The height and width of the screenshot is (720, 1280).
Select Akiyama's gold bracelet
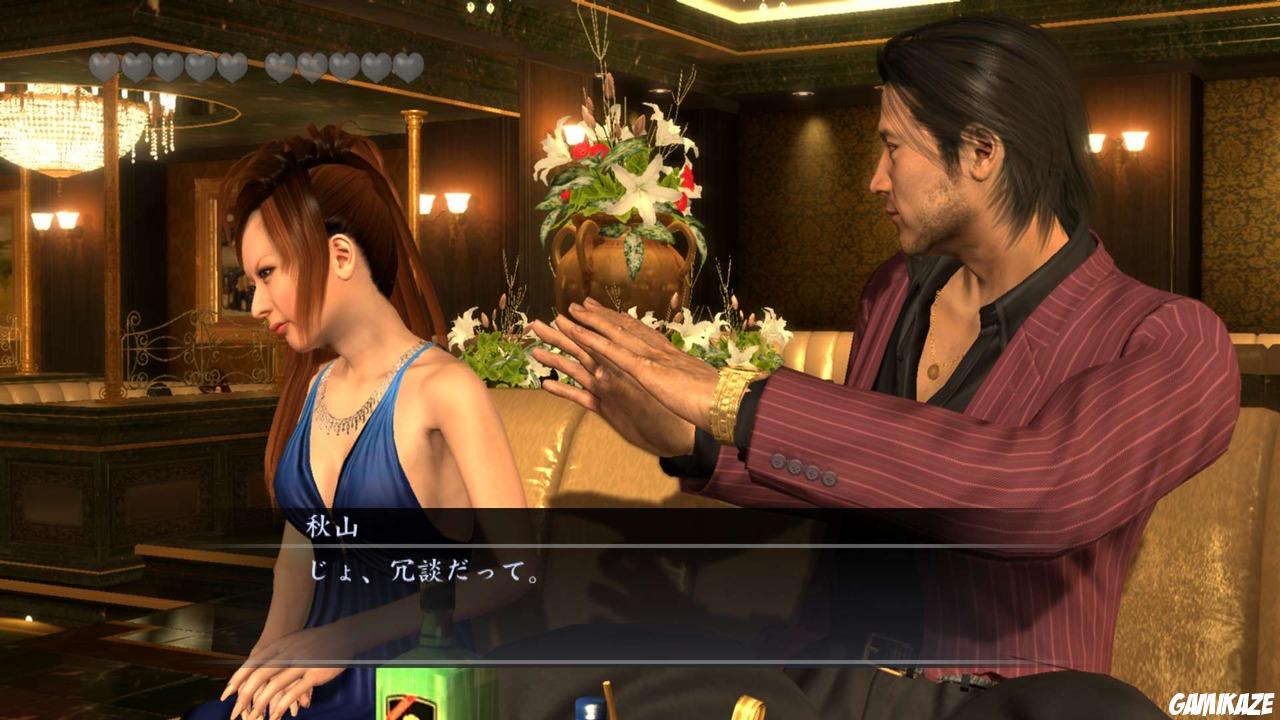725,397
